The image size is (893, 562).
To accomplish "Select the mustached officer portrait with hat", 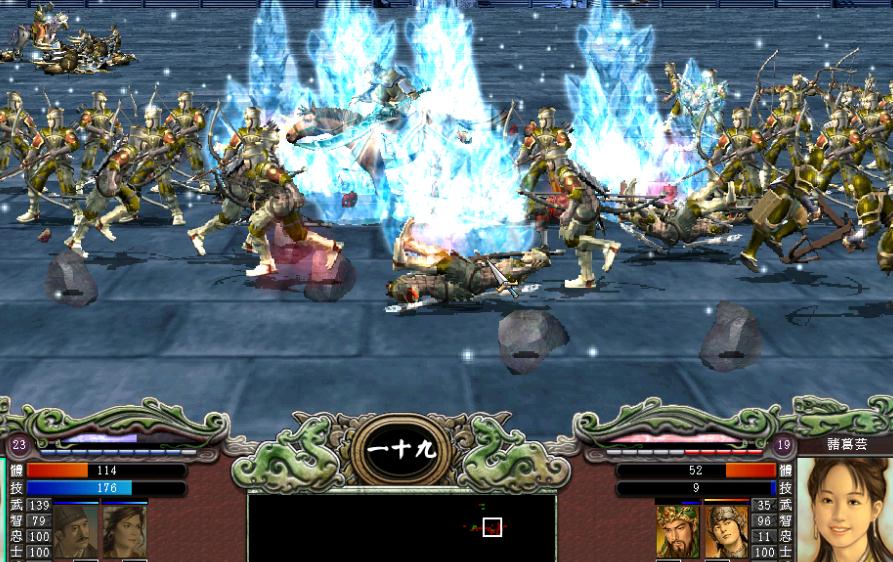I will pos(76,531).
